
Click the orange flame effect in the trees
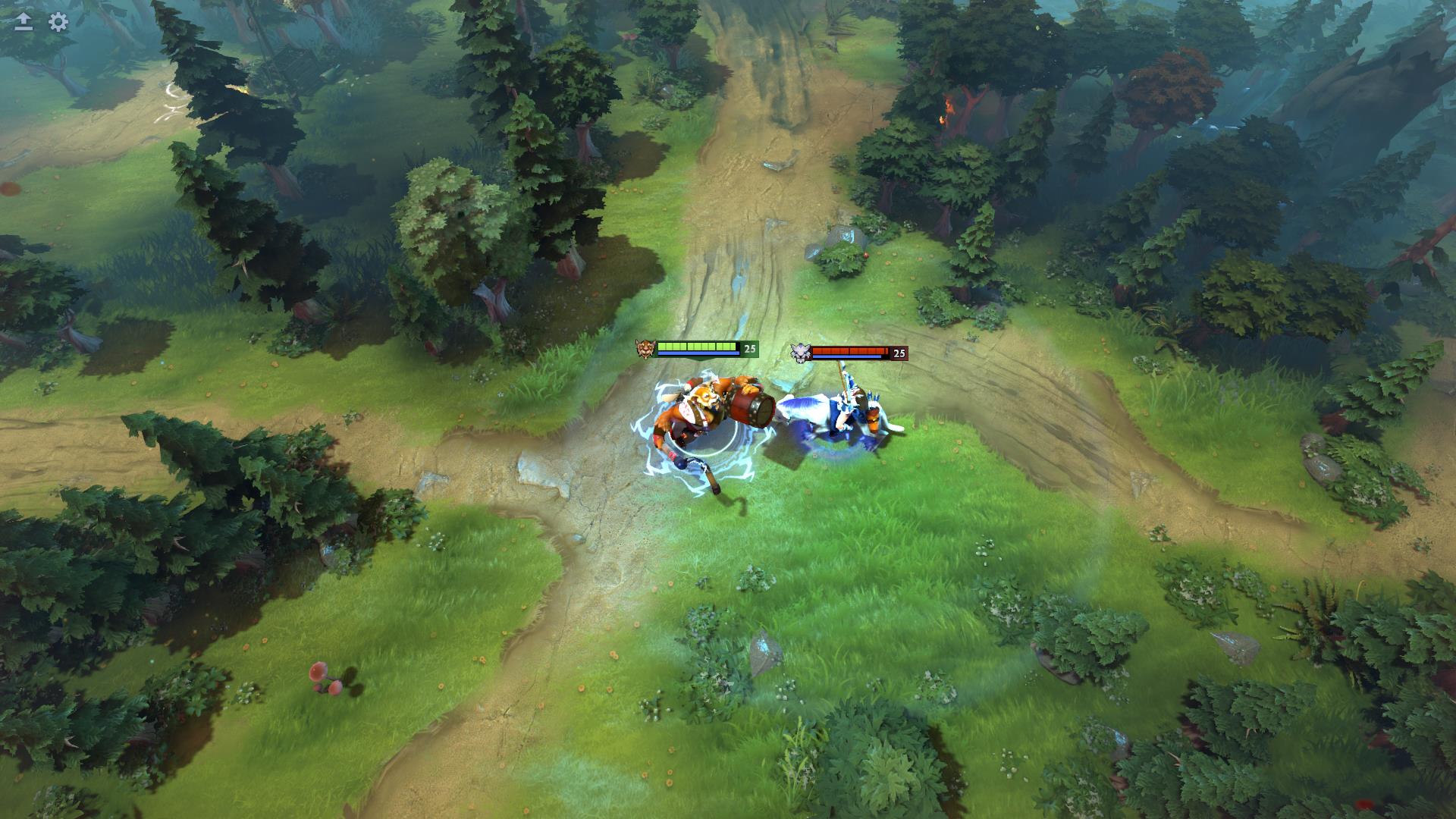(x=948, y=106)
